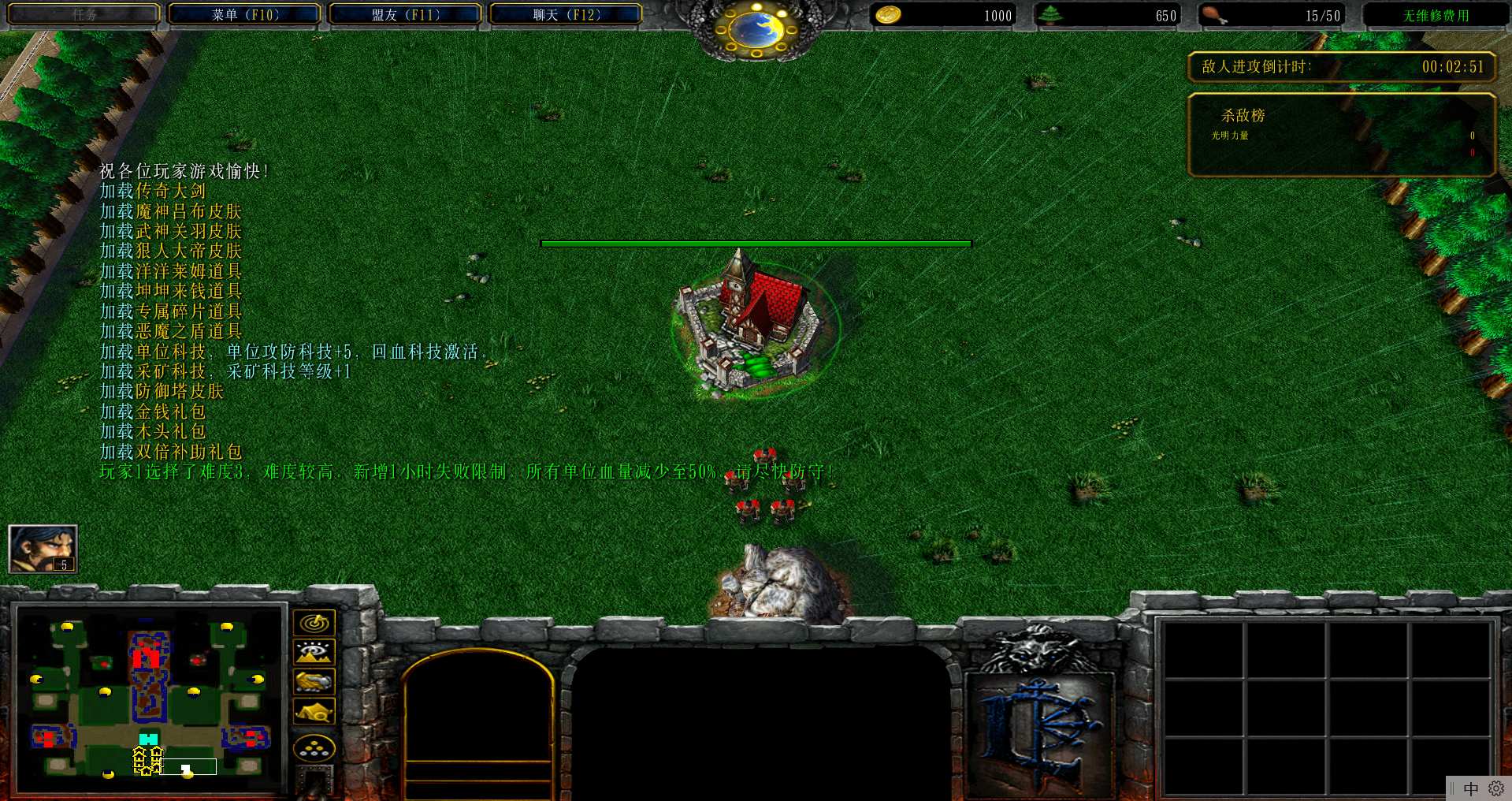Toggle the formation movement button
Viewport: 1512px width, 801px height.
point(314,748)
